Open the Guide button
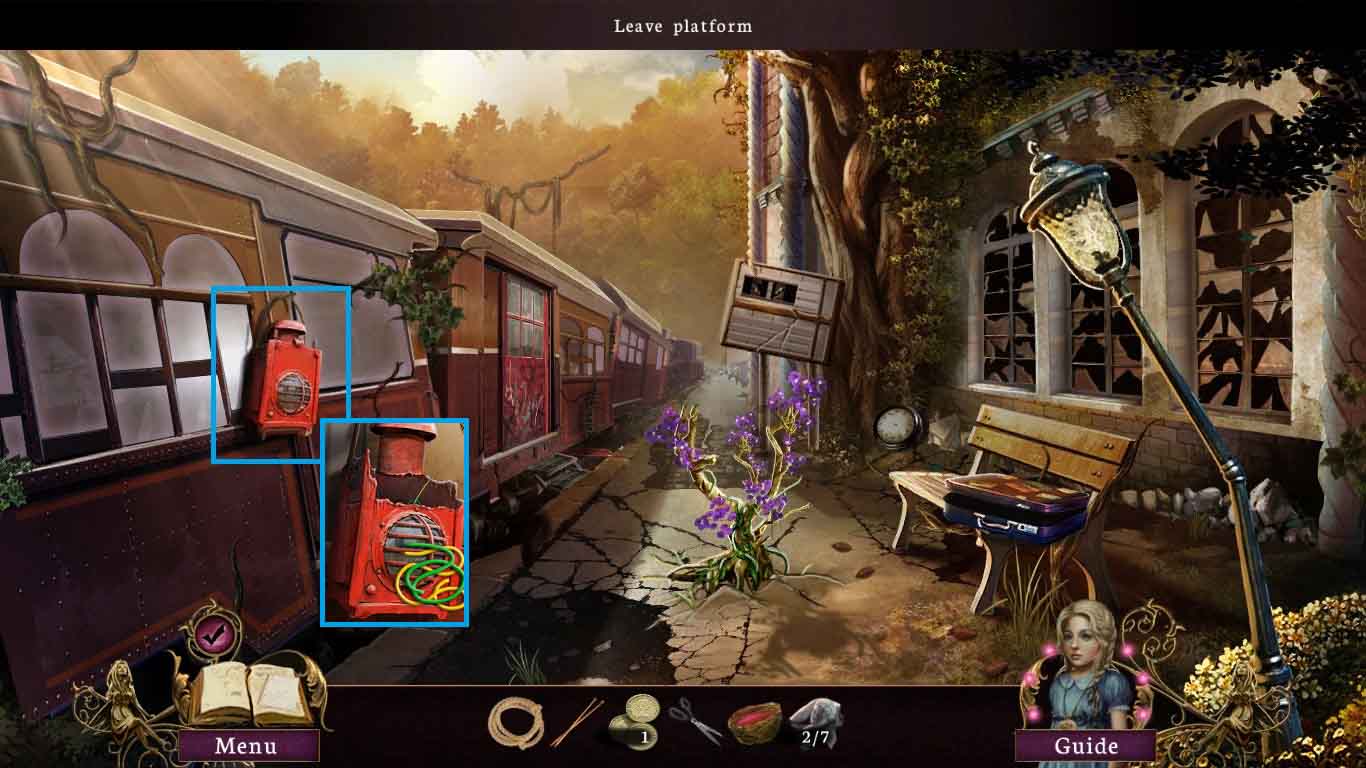The width and height of the screenshot is (1366, 768). 1086,745
